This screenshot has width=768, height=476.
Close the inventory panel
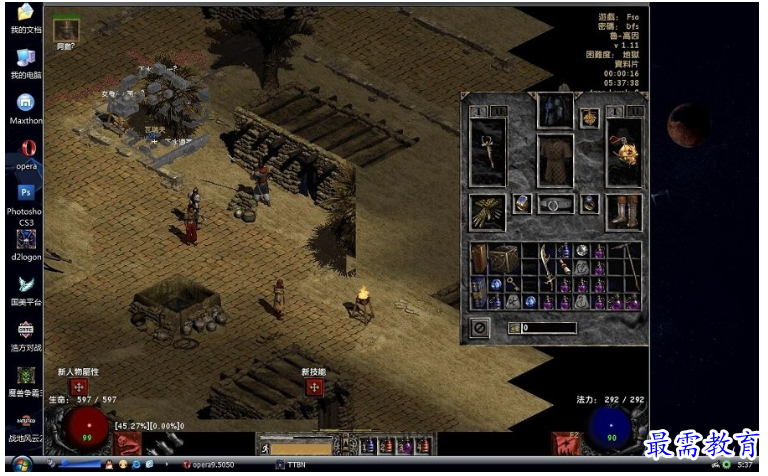coord(480,327)
